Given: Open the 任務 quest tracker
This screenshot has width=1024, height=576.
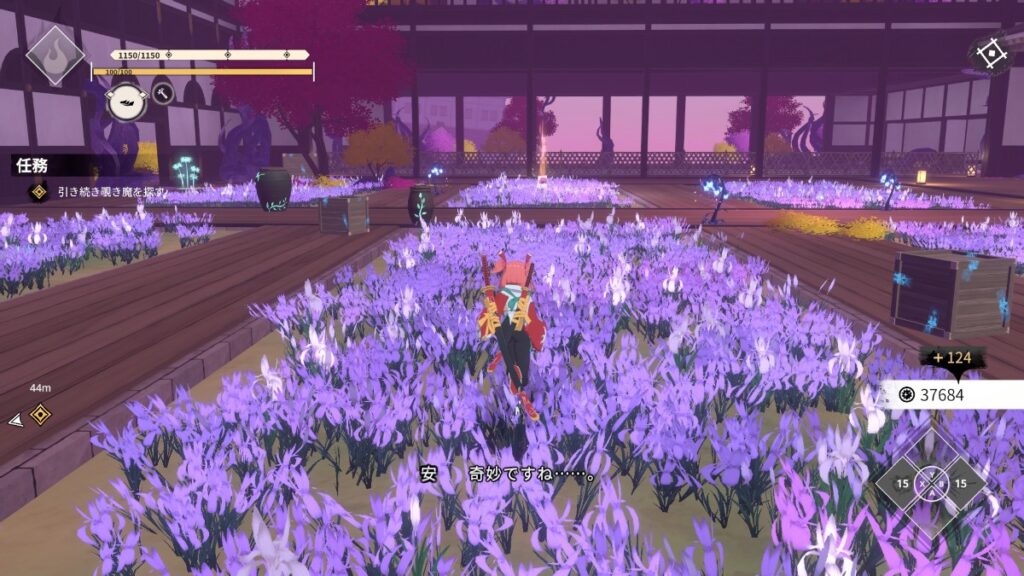Looking at the screenshot, I should [32, 166].
